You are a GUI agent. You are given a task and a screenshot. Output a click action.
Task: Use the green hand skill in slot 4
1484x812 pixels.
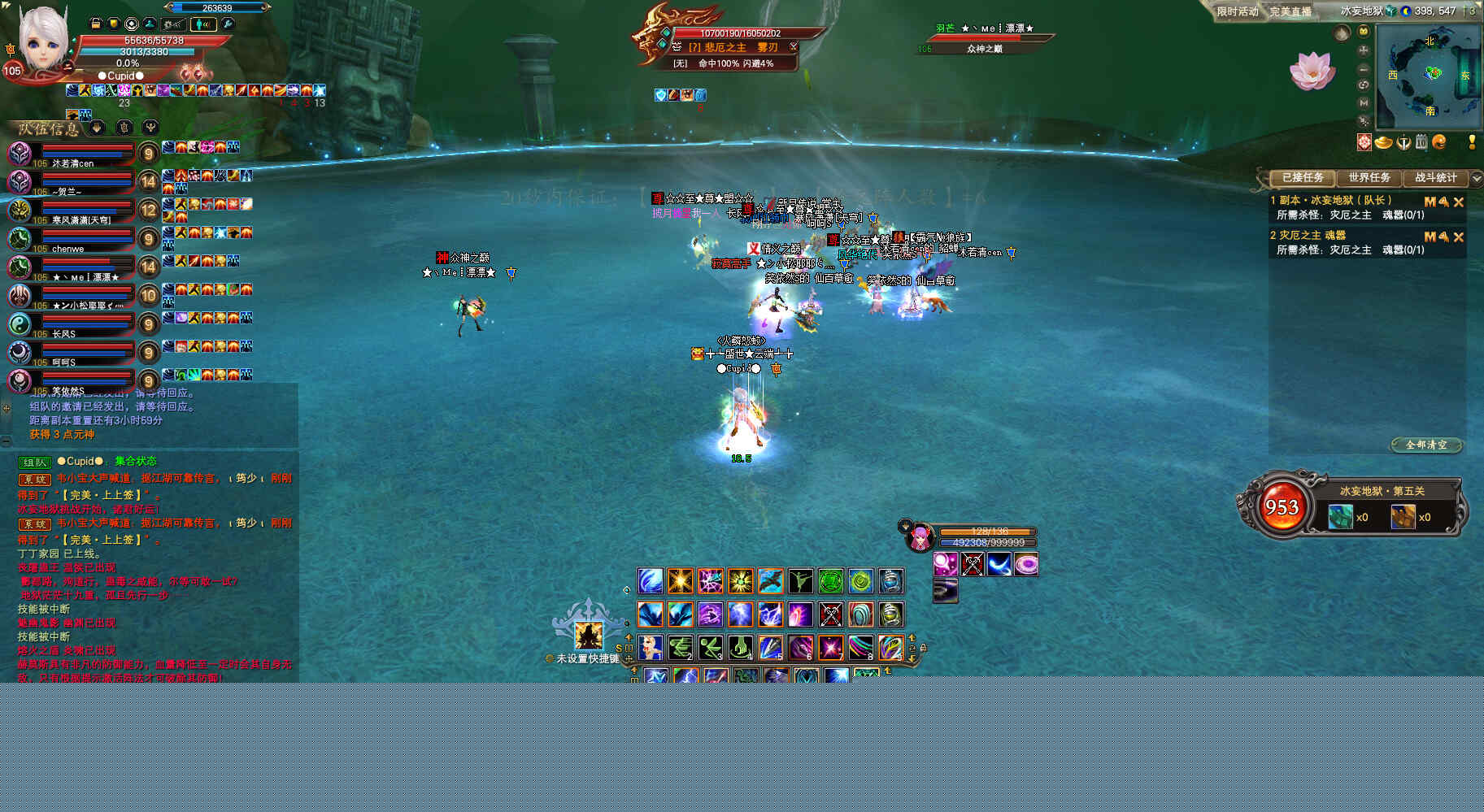[740, 648]
